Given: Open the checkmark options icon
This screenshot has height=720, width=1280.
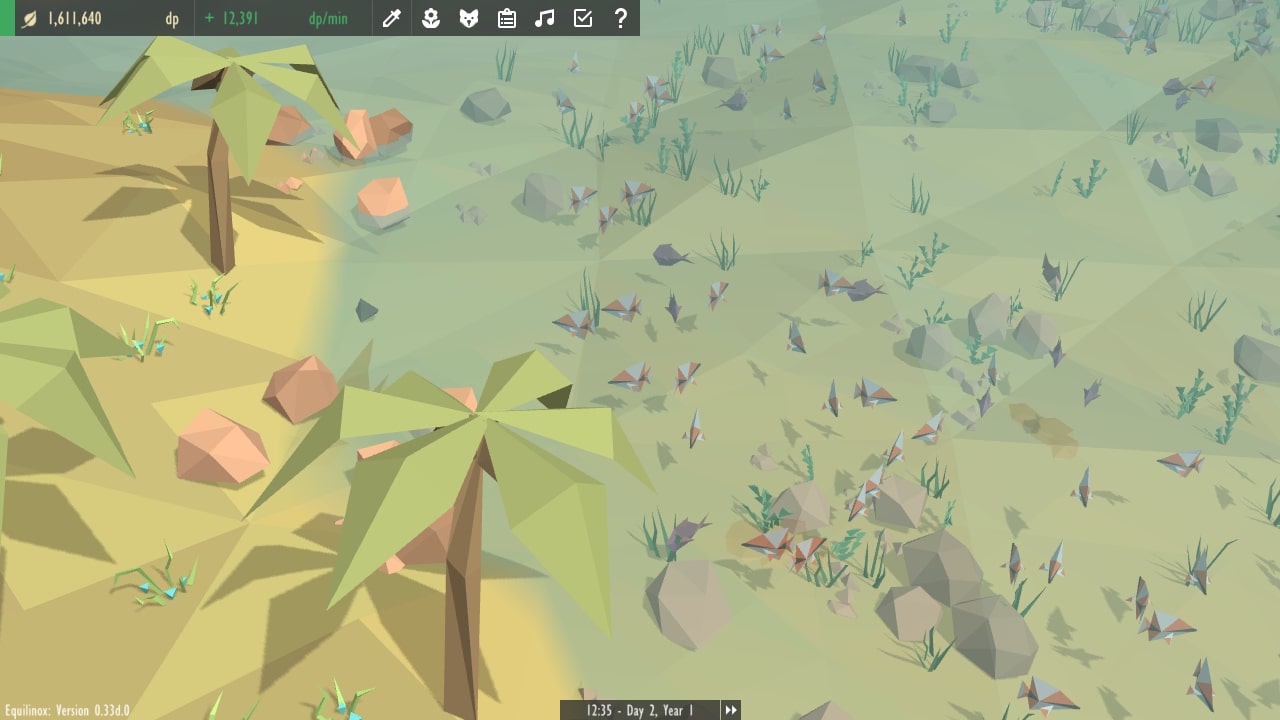Looking at the screenshot, I should (x=583, y=18).
